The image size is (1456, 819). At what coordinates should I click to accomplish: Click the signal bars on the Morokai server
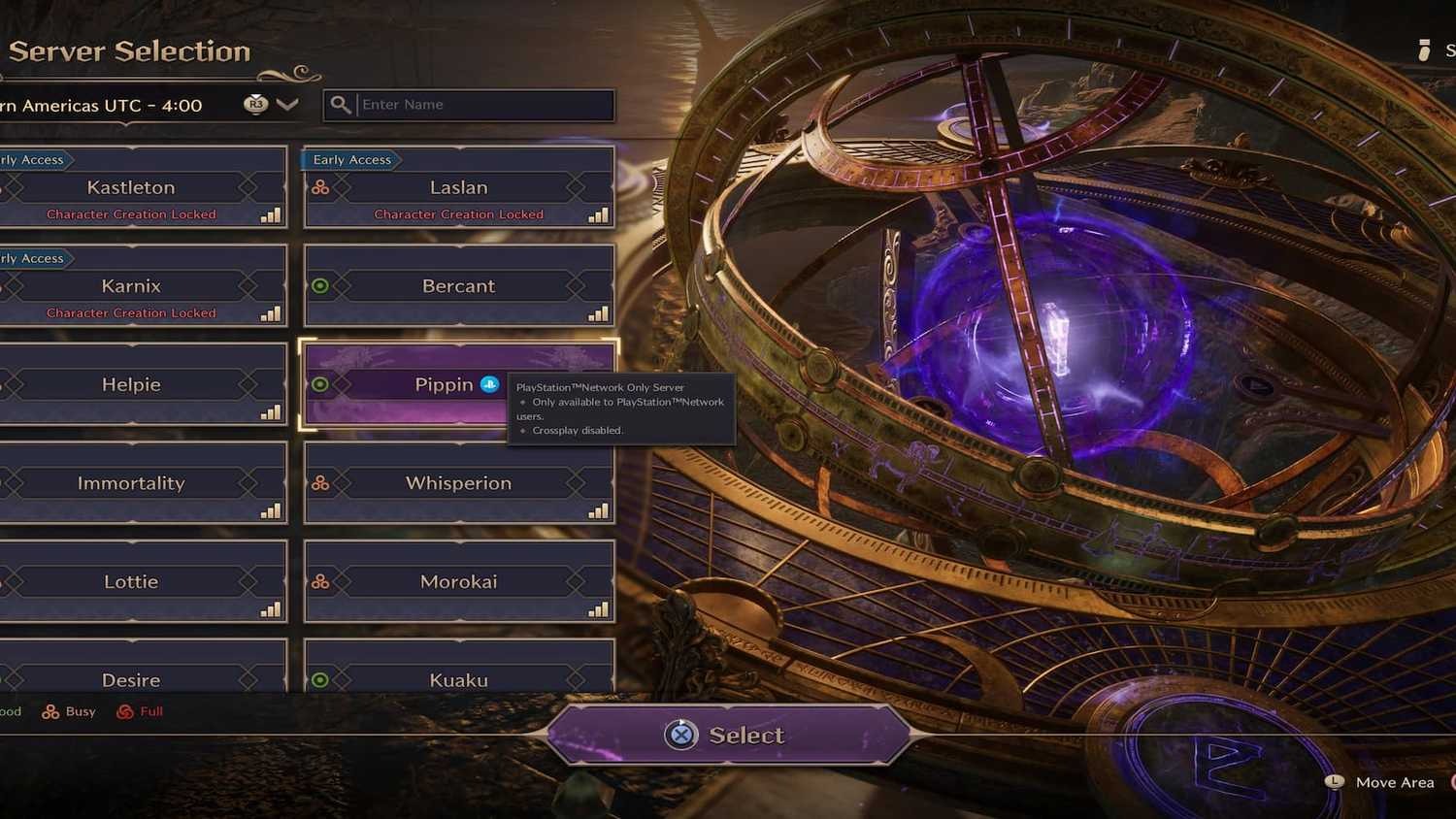[x=597, y=611]
